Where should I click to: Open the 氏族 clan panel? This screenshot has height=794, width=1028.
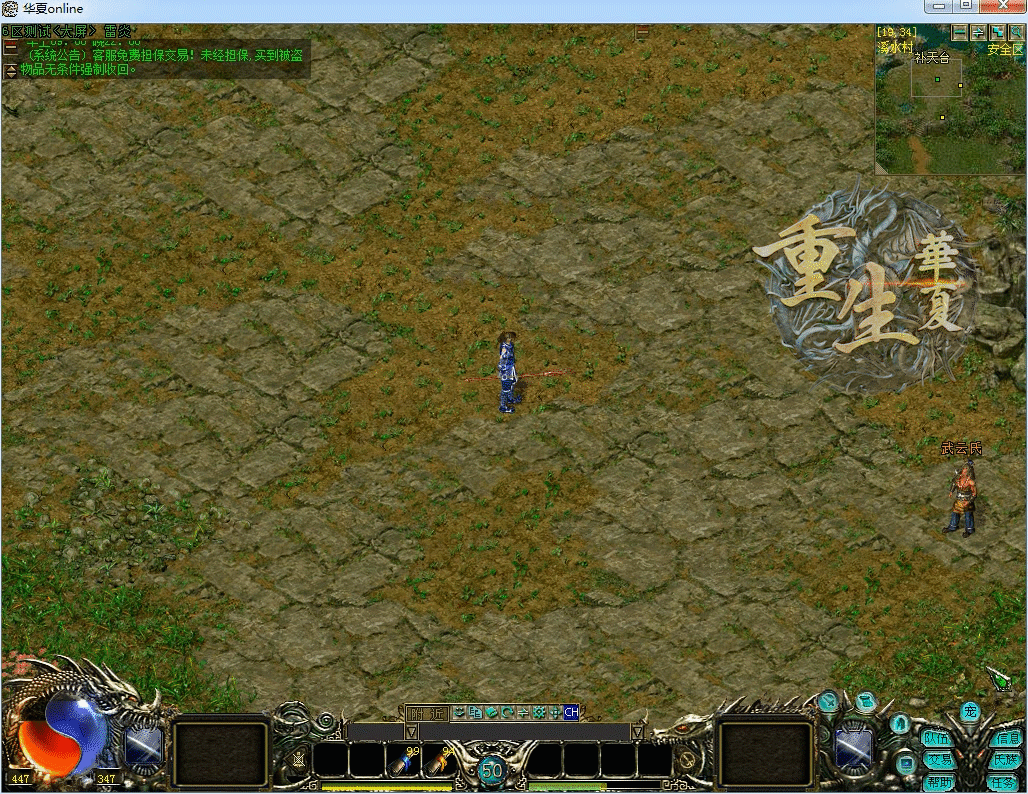[x=1005, y=760]
